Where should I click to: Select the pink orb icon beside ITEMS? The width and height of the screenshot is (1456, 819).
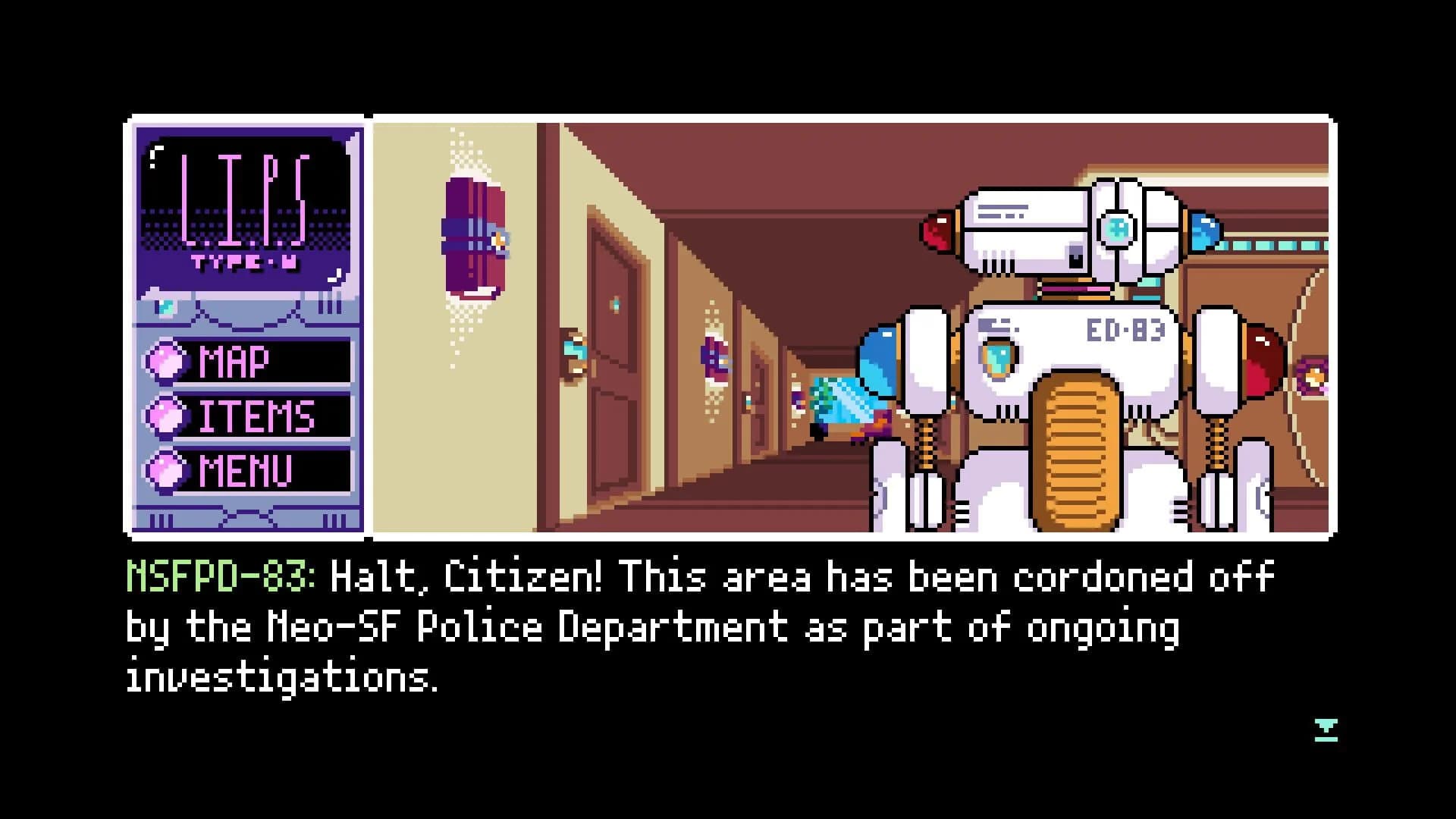[x=165, y=416]
